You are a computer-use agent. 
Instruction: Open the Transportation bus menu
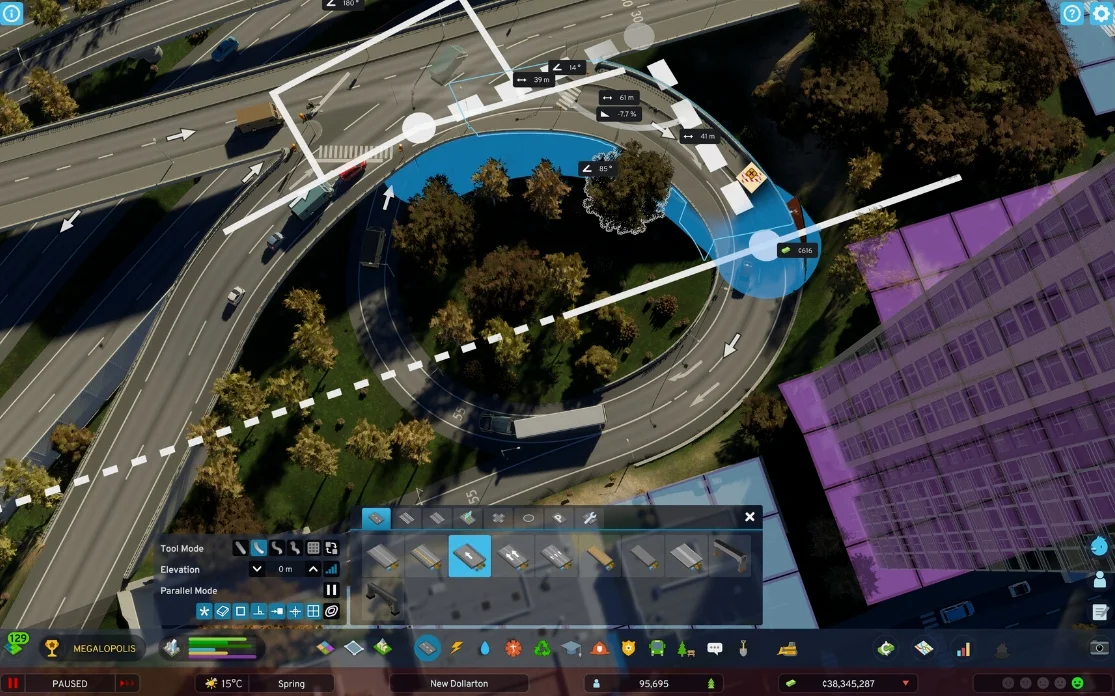pyautogui.click(x=657, y=648)
